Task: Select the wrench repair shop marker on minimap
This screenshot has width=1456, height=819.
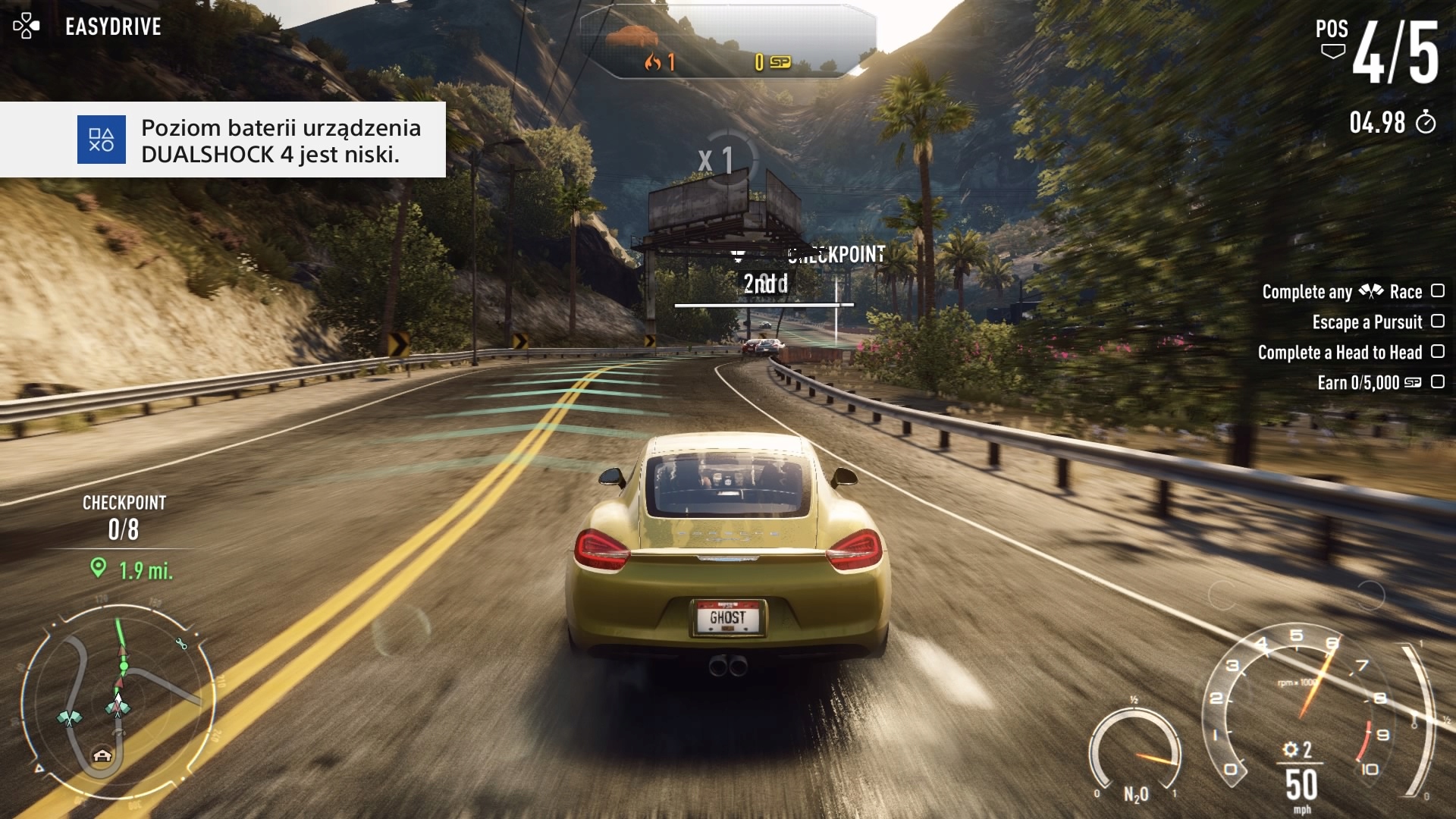Action: pyautogui.click(x=181, y=644)
